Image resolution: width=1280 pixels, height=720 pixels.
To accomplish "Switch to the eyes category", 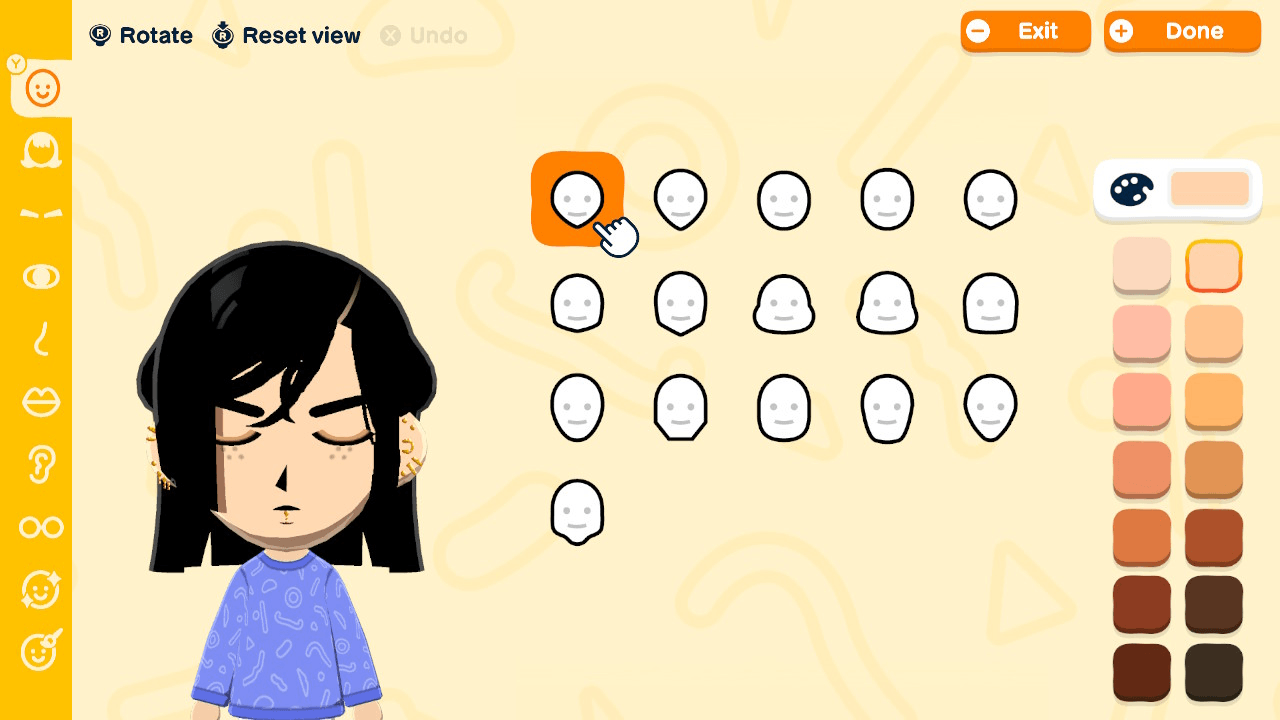I will 40,277.
